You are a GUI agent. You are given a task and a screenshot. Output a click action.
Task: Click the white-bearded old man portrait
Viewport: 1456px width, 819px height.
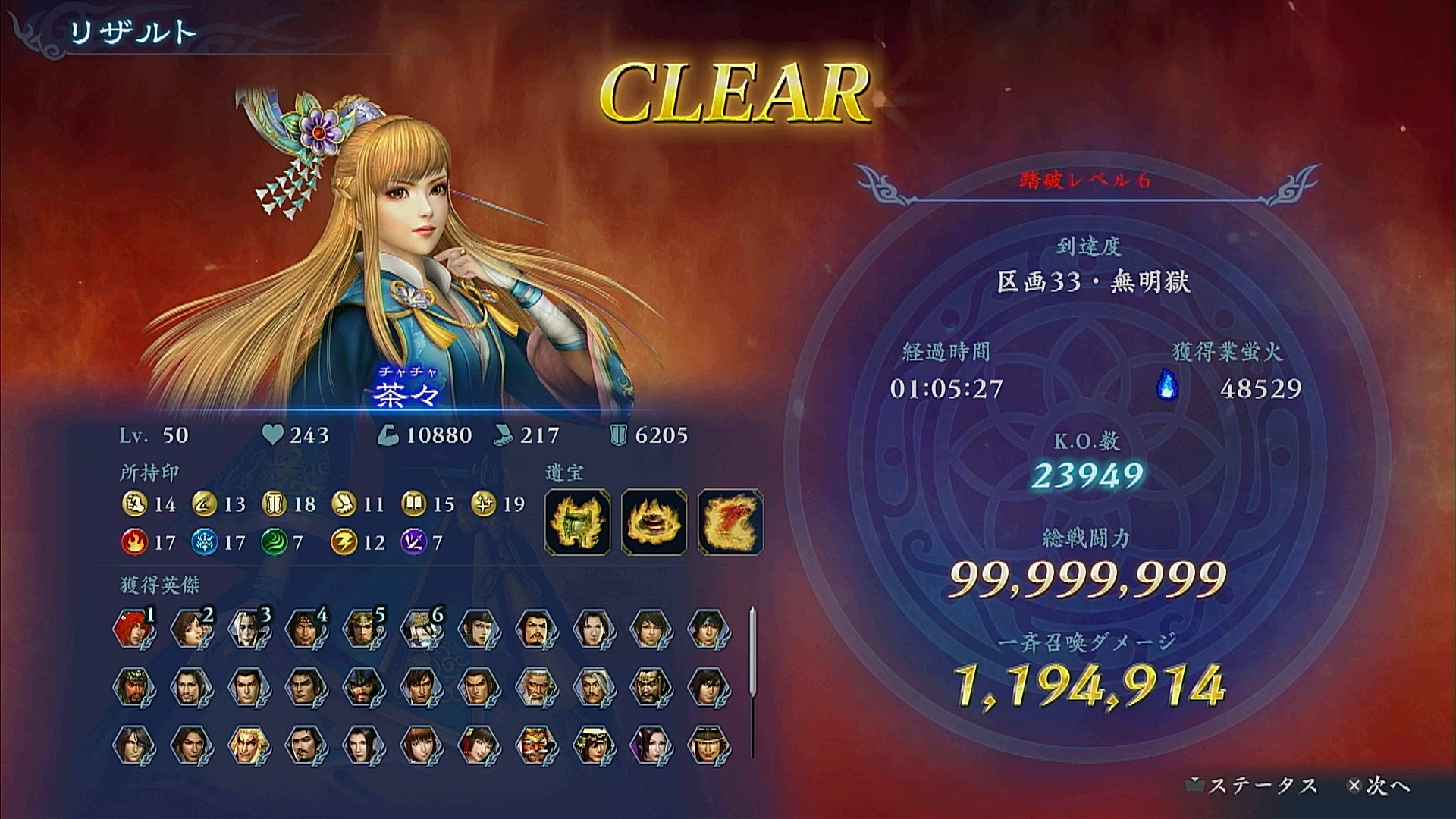coord(535,687)
